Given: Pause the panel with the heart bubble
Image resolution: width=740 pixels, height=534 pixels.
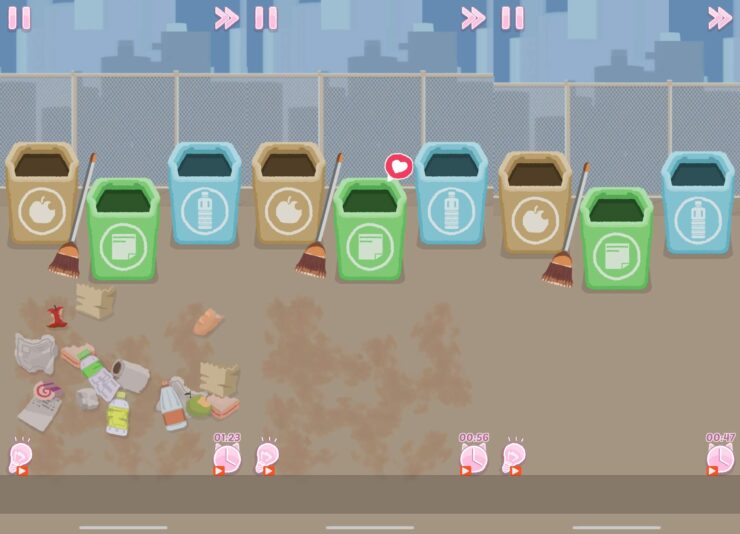Looking at the screenshot, I should [x=266, y=18].
